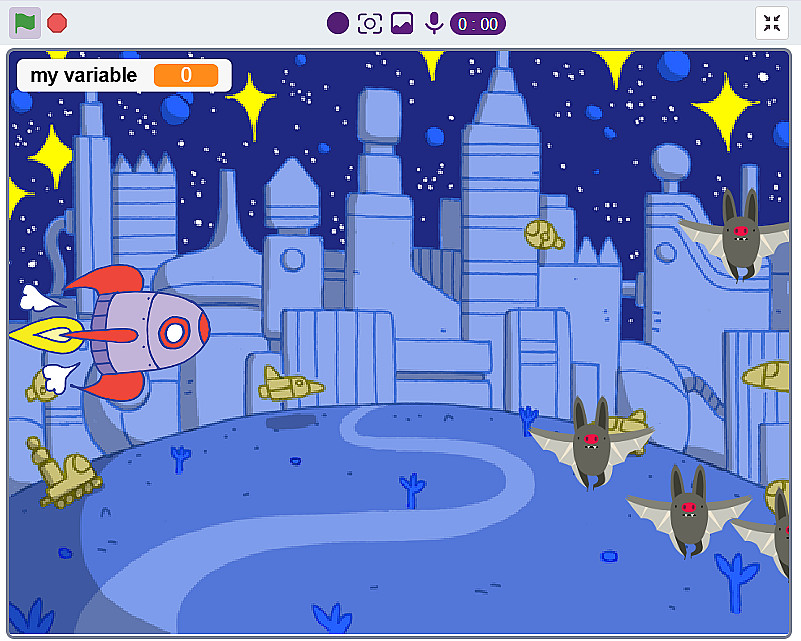Take a screenshot with the camera icon

pyautogui.click(x=370, y=23)
